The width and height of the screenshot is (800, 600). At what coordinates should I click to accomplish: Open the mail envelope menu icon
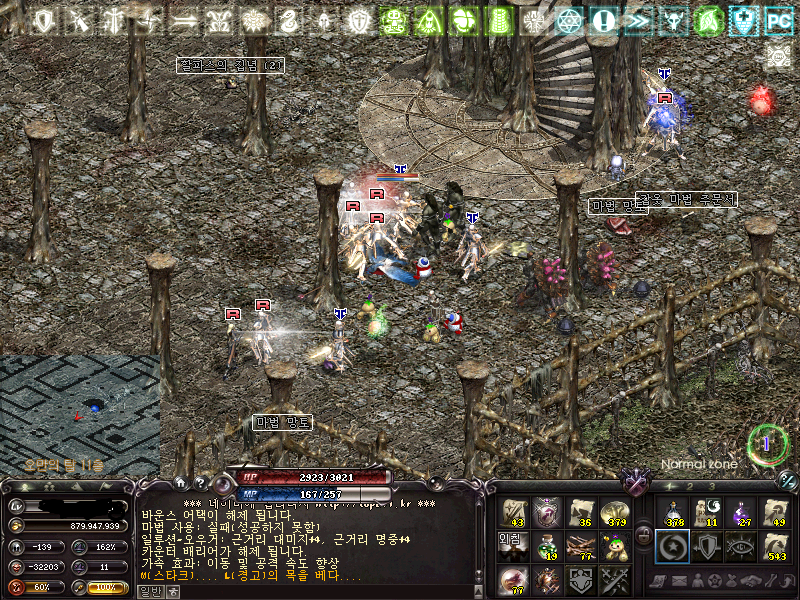pyautogui.click(x=680, y=582)
